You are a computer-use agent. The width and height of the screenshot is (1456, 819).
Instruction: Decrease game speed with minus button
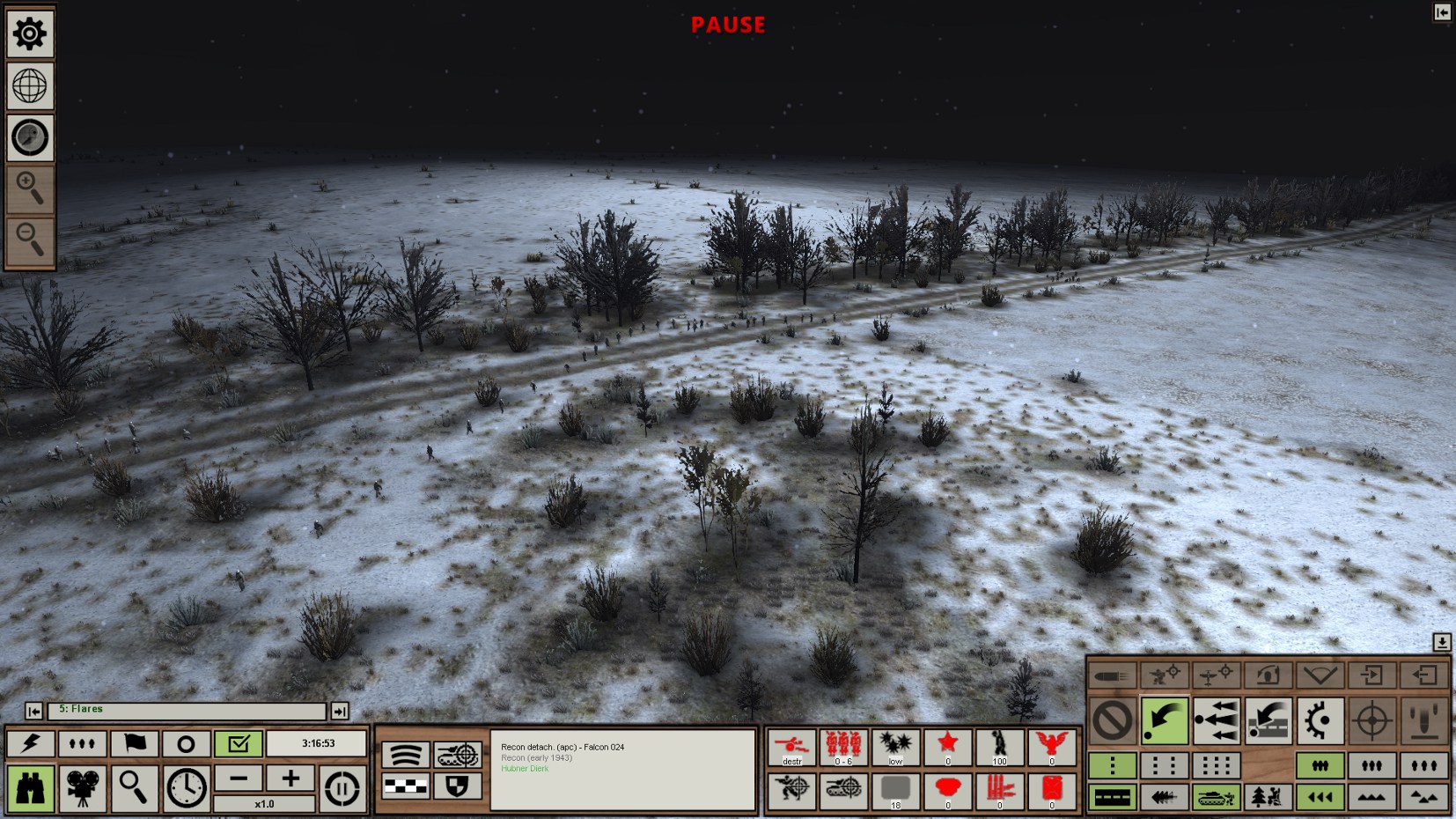(x=239, y=778)
